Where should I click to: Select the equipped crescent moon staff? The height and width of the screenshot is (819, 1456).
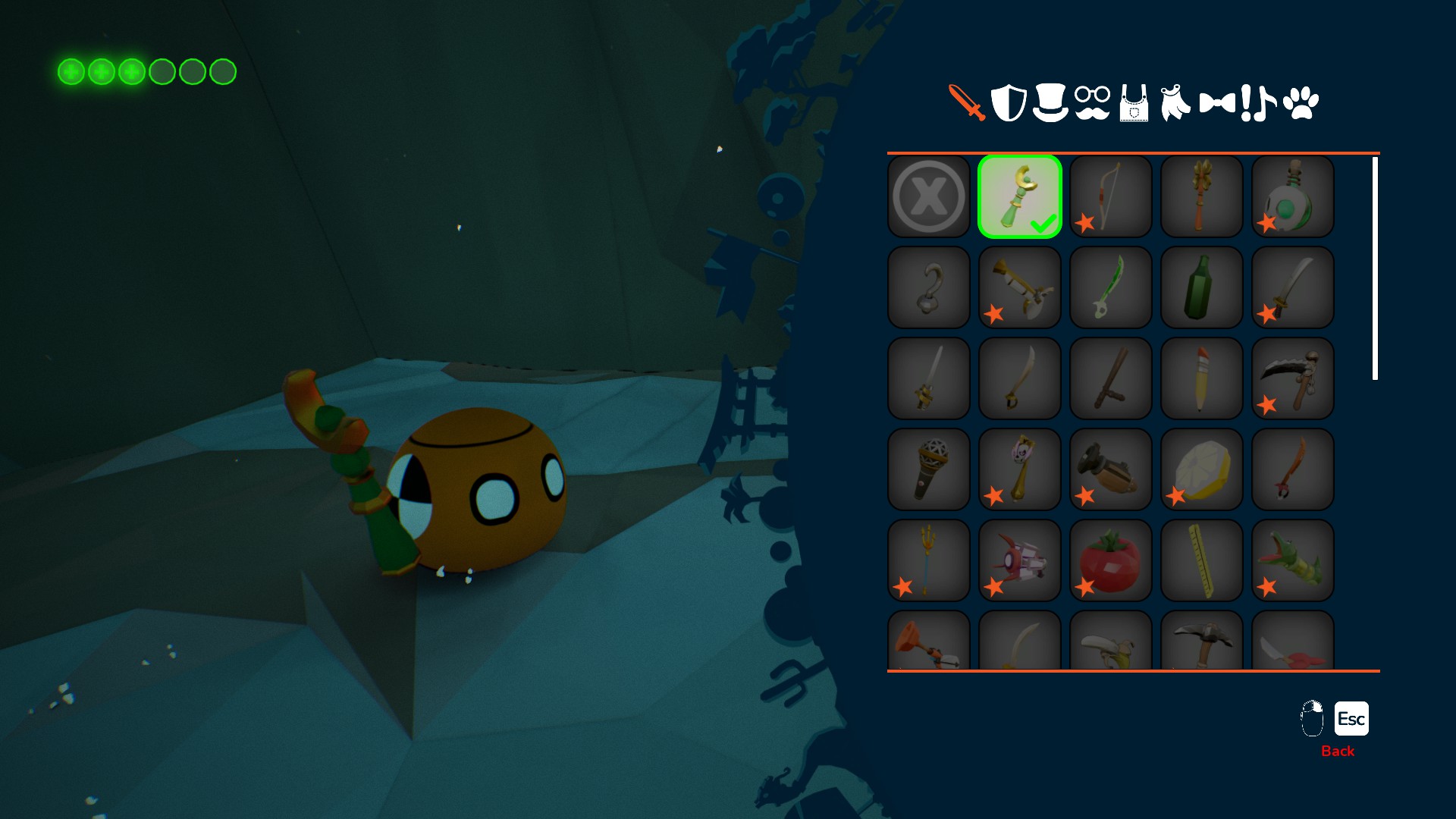(1020, 196)
